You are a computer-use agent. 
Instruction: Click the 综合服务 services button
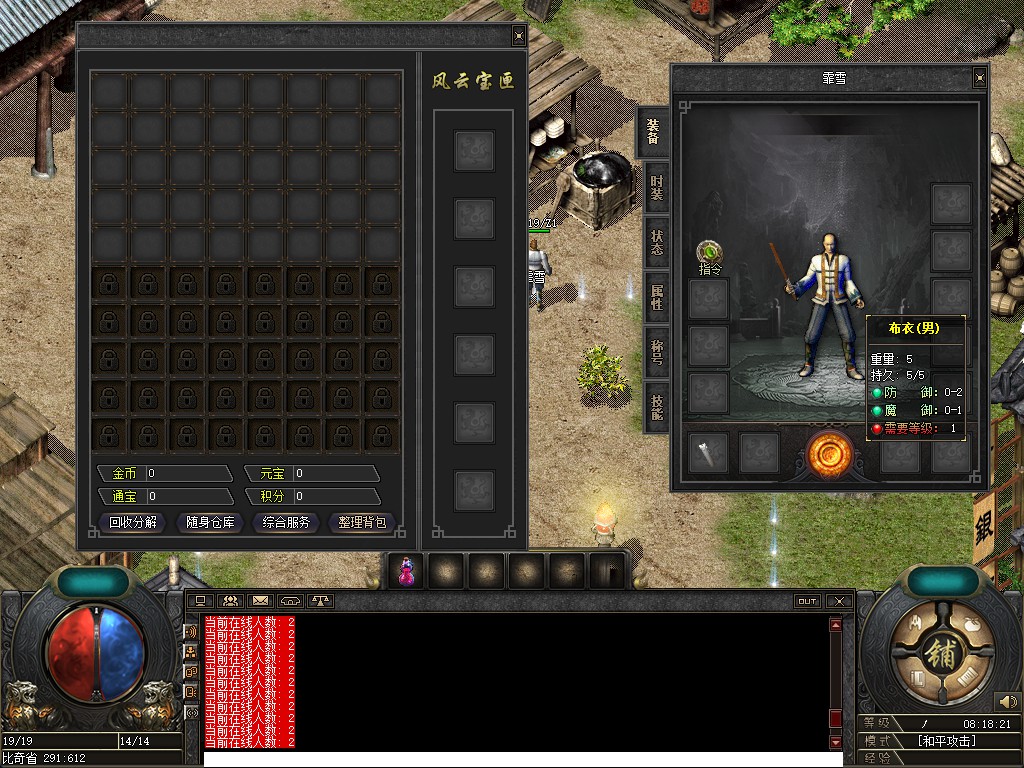click(287, 522)
